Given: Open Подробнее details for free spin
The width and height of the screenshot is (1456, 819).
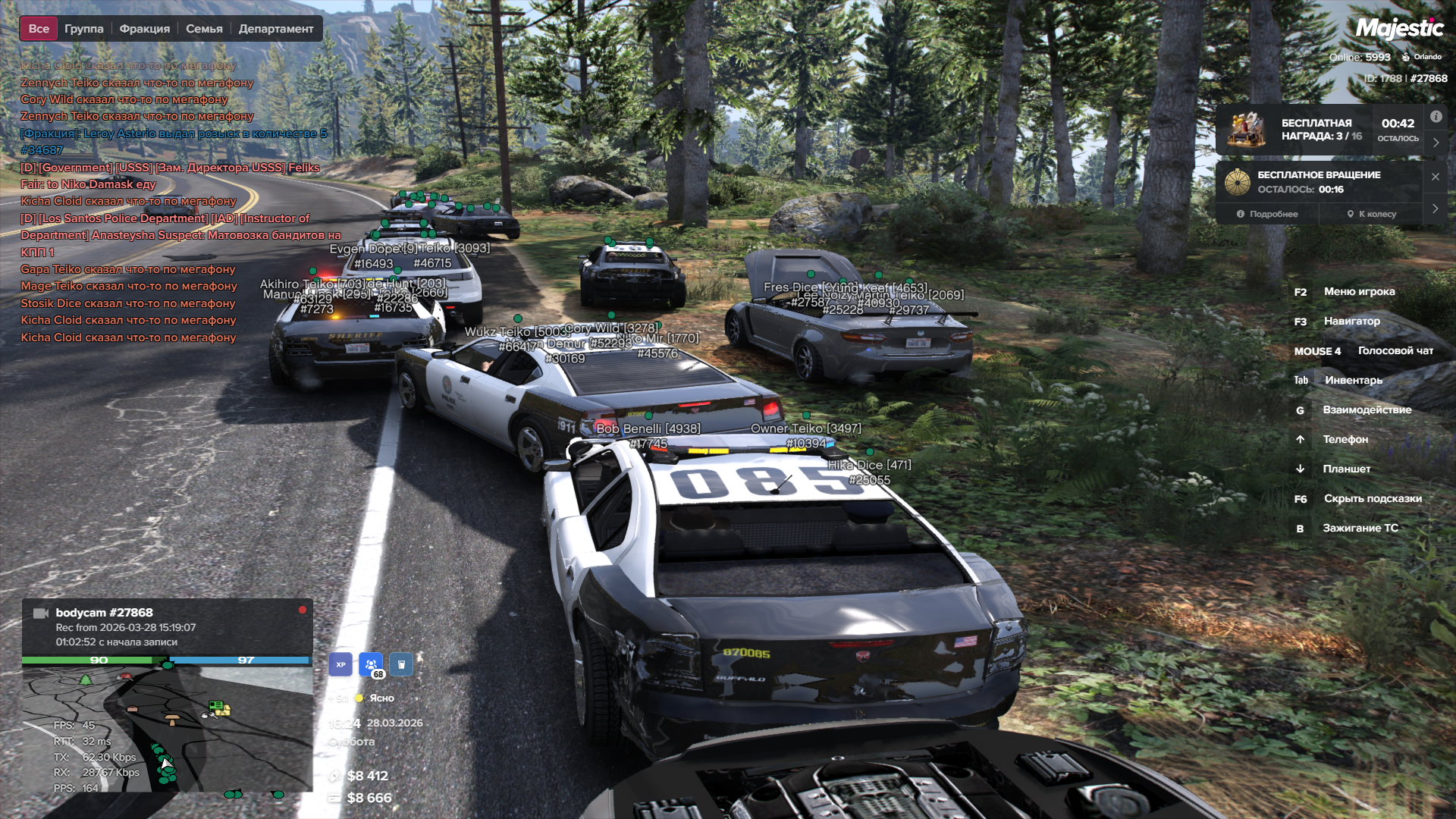Looking at the screenshot, I should 1267,214.
